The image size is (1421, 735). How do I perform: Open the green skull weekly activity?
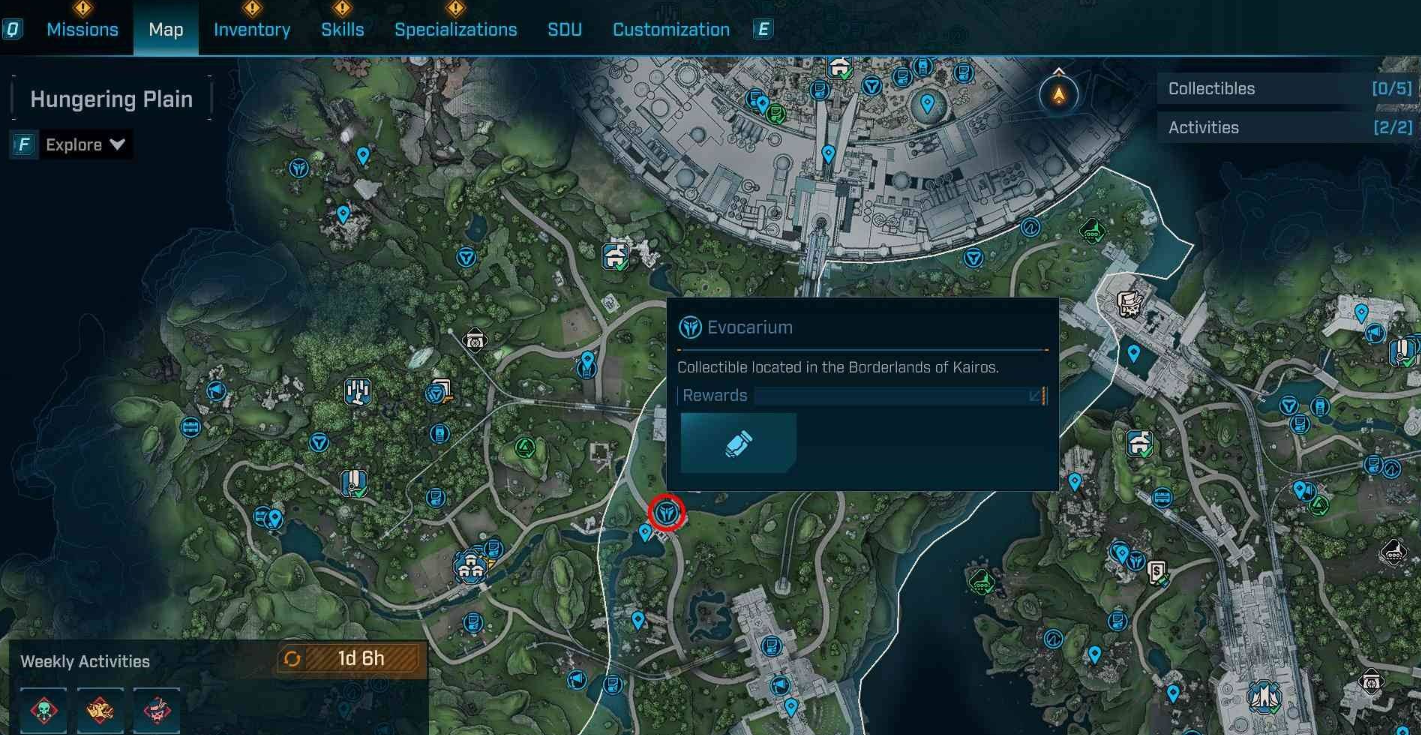click(x=43, y=710)
